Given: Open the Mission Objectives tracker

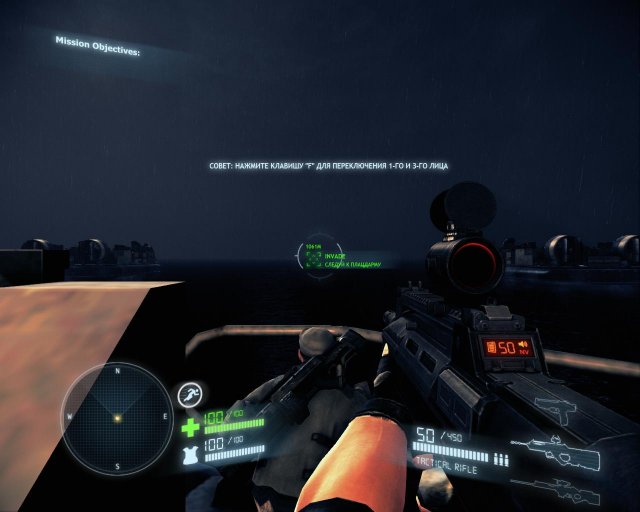Looking at the screenshot, I should click(97, 46).
